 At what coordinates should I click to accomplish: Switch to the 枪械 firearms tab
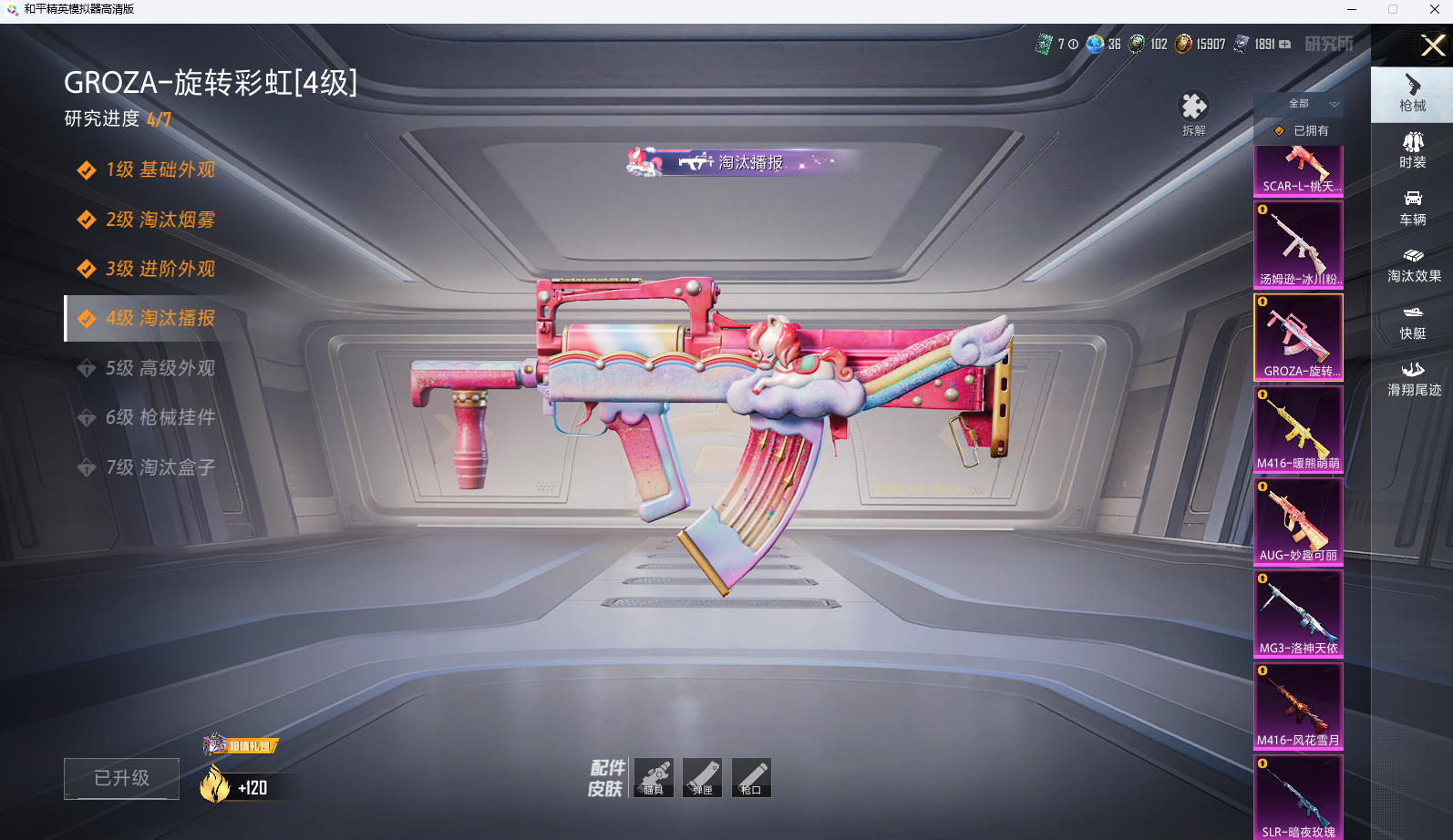pos(1412,94)
